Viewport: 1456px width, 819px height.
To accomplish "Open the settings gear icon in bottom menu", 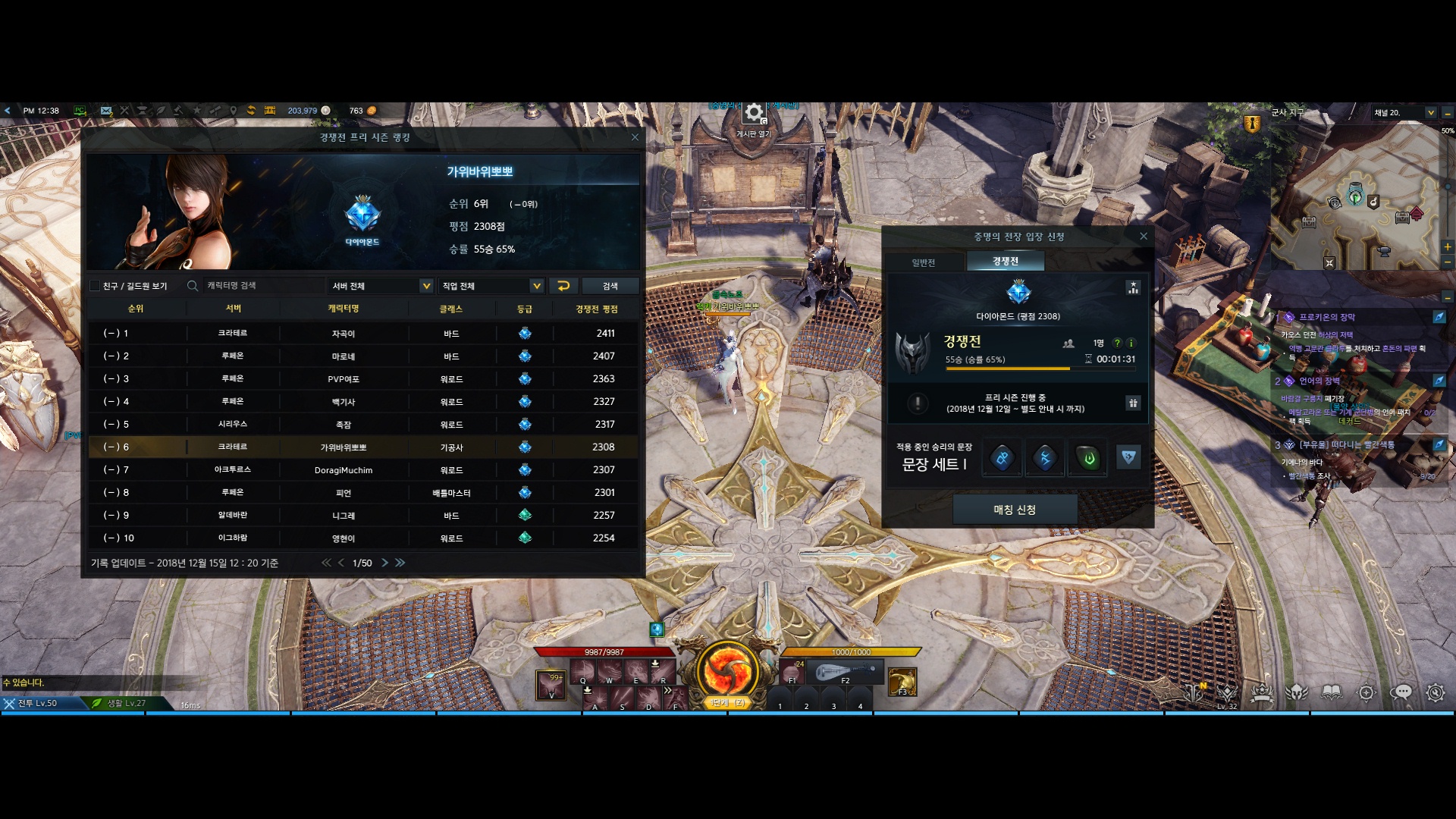I will click(1435, 692).
